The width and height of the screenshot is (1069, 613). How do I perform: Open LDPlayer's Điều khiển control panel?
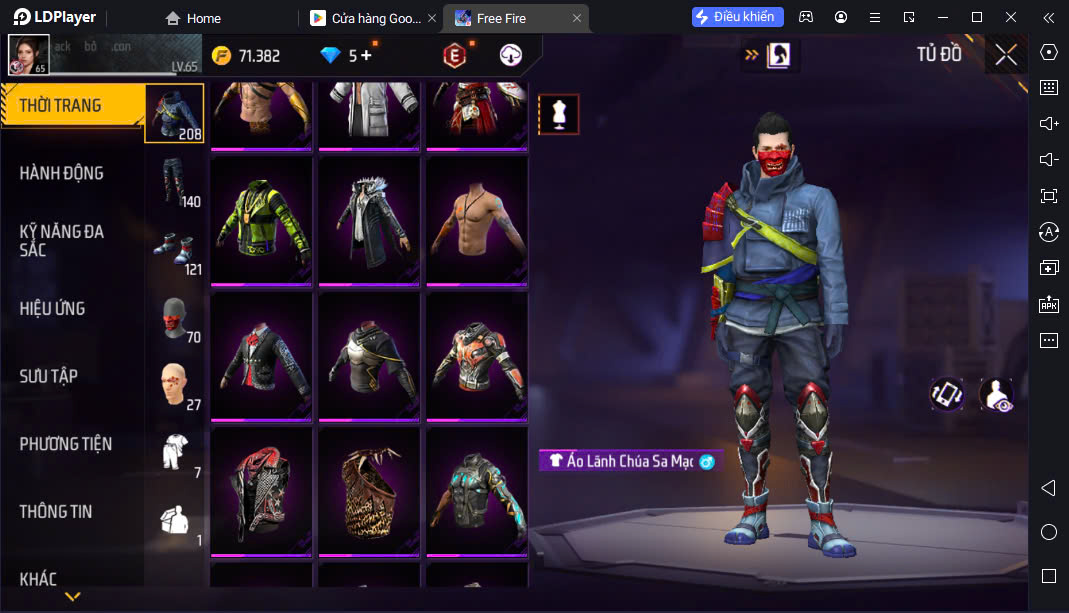(738, 17)
